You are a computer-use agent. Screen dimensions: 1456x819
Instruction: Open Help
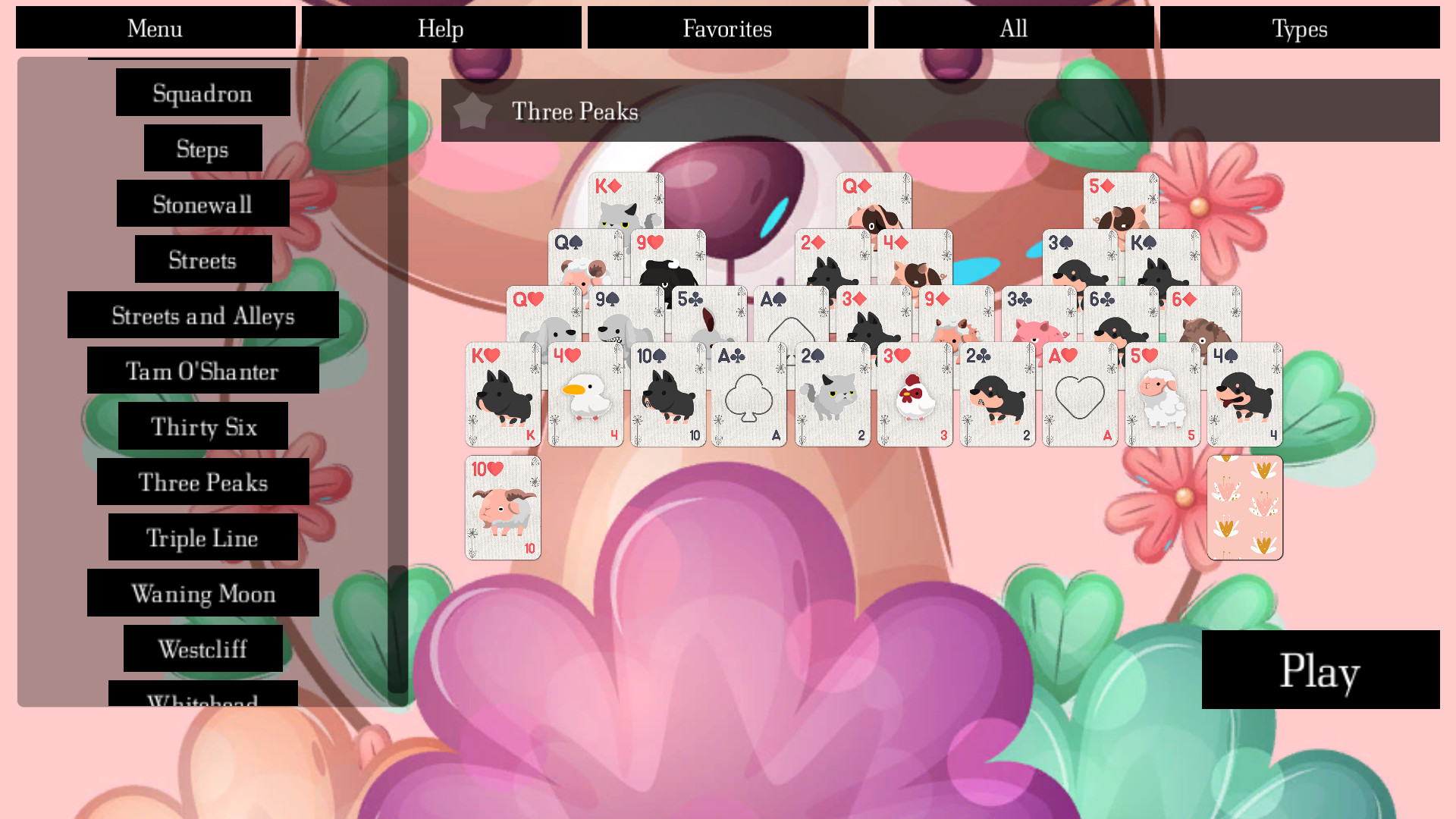[441, 27]
